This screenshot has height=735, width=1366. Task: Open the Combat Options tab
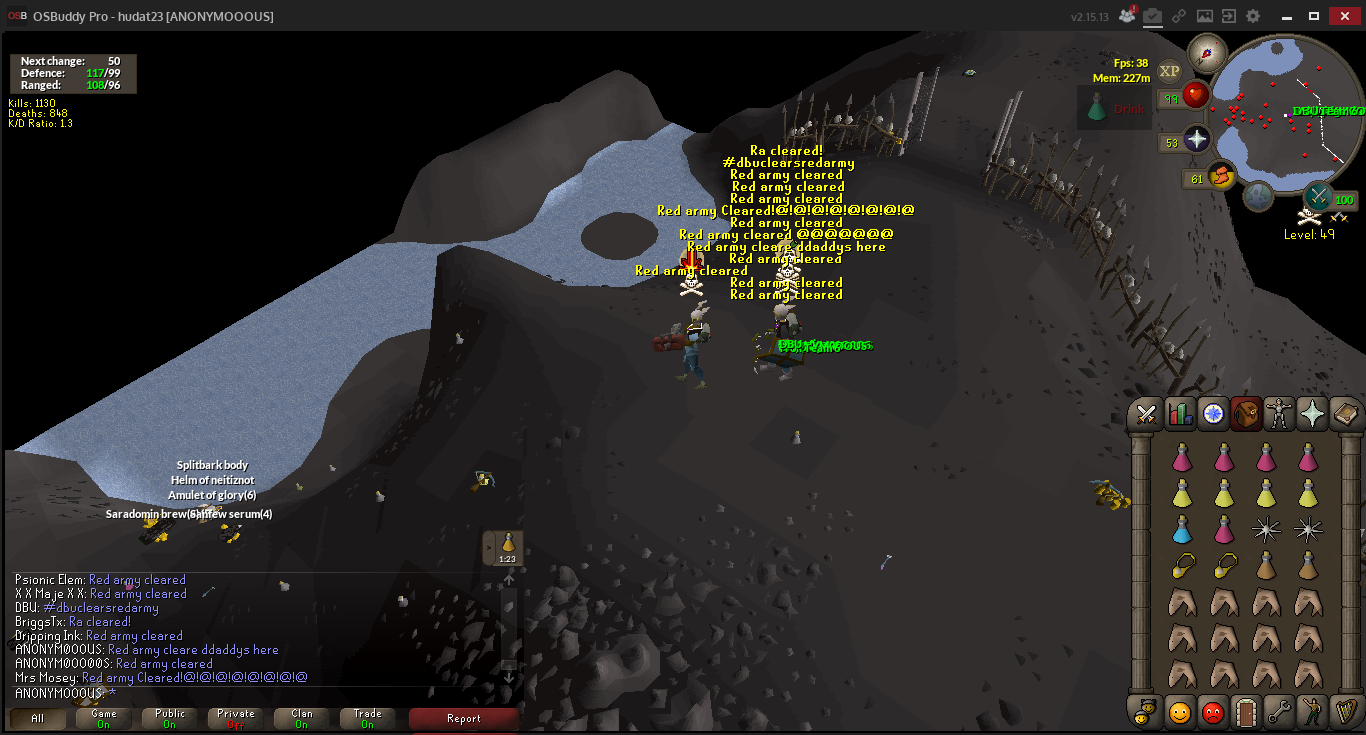[1146, 414]
